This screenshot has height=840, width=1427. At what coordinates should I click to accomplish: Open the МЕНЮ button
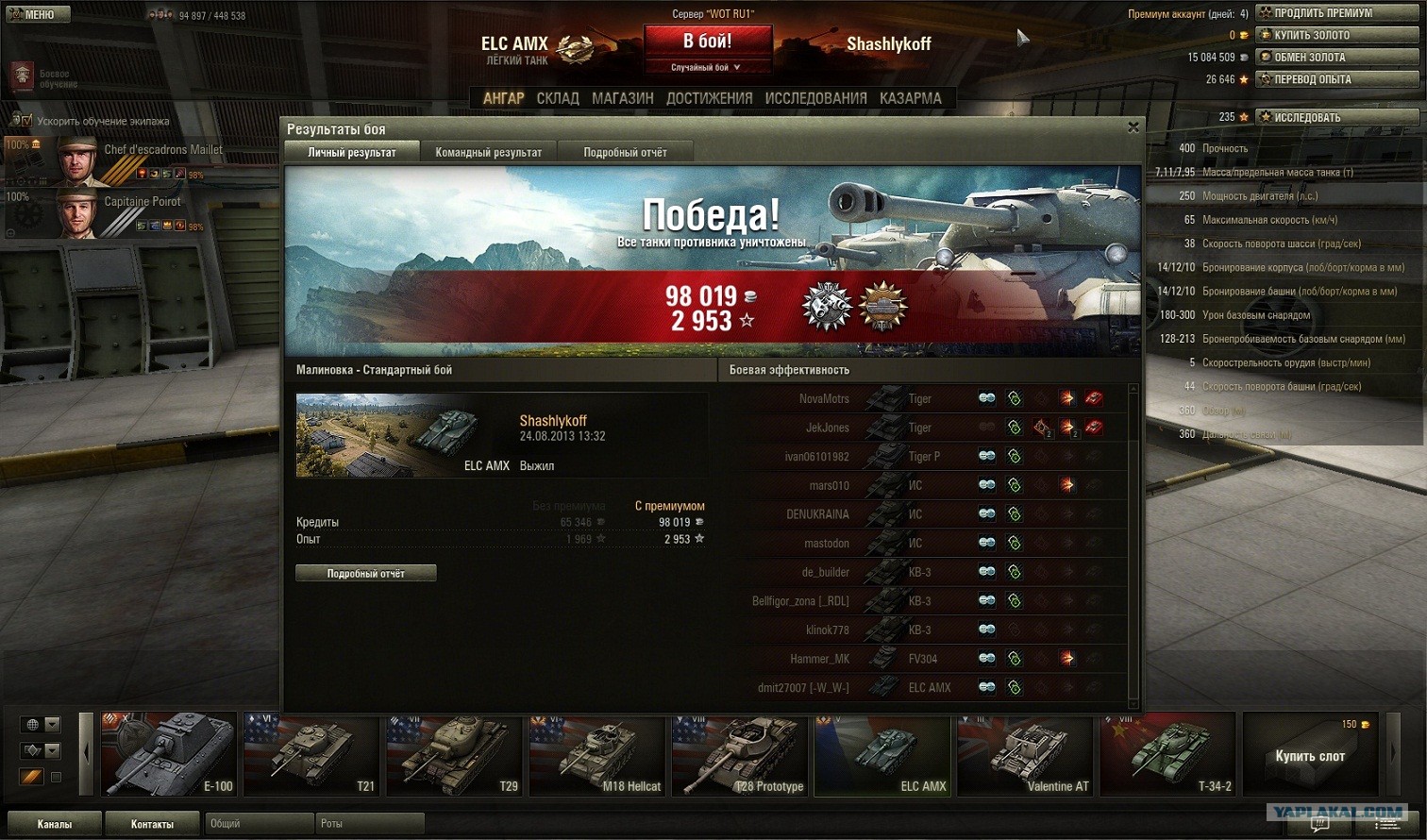tap(35, 14)
